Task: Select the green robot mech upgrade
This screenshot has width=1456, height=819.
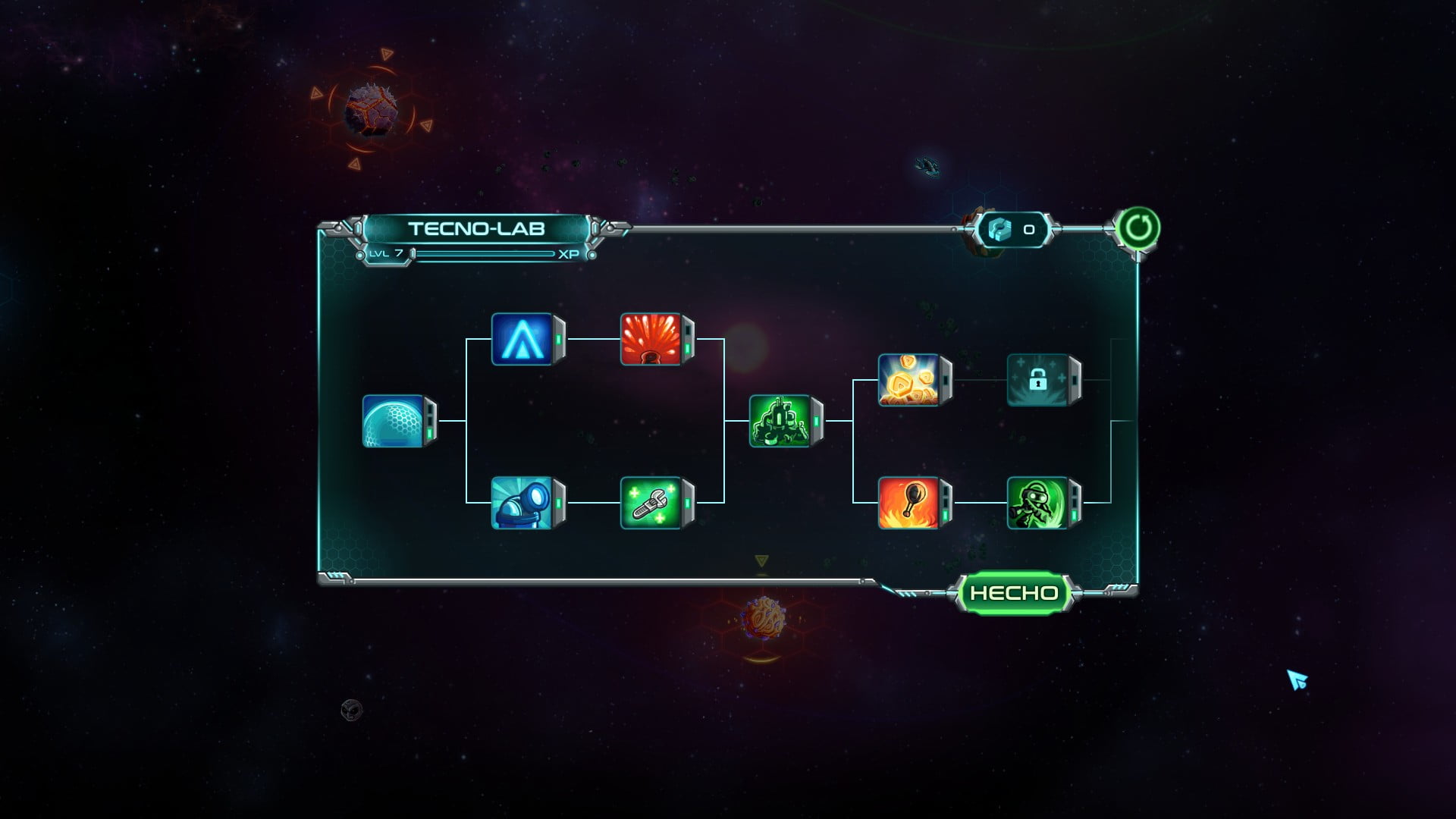Action: point(780,421)
